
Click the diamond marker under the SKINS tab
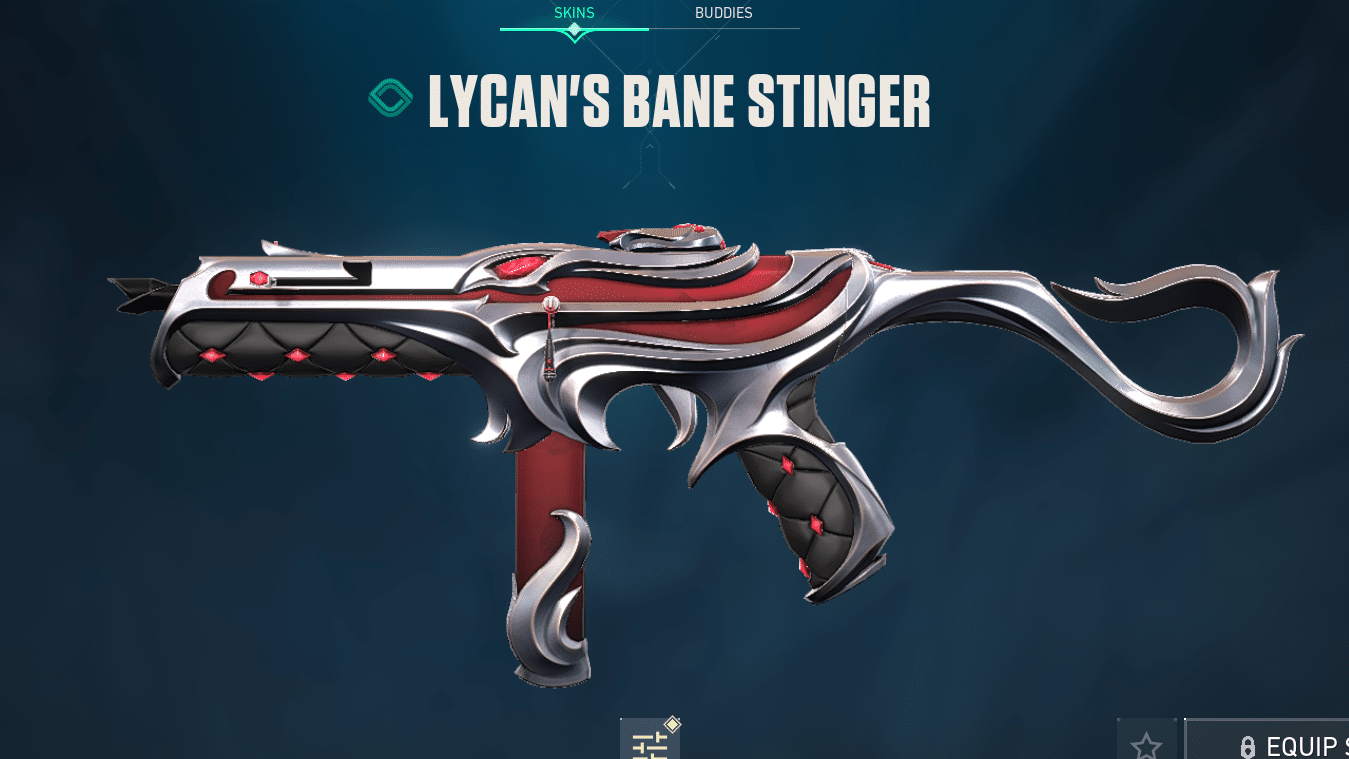click(573, 31)
